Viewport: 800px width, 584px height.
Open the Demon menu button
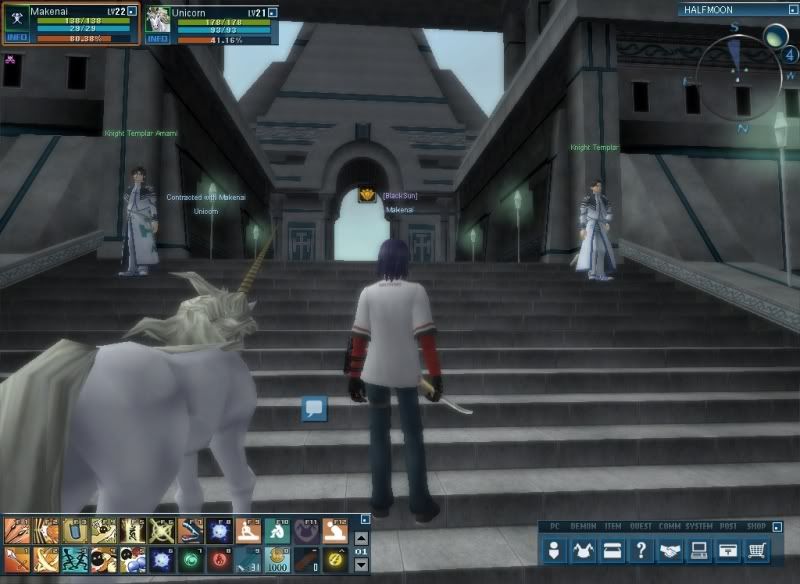(x=583, y=550)
